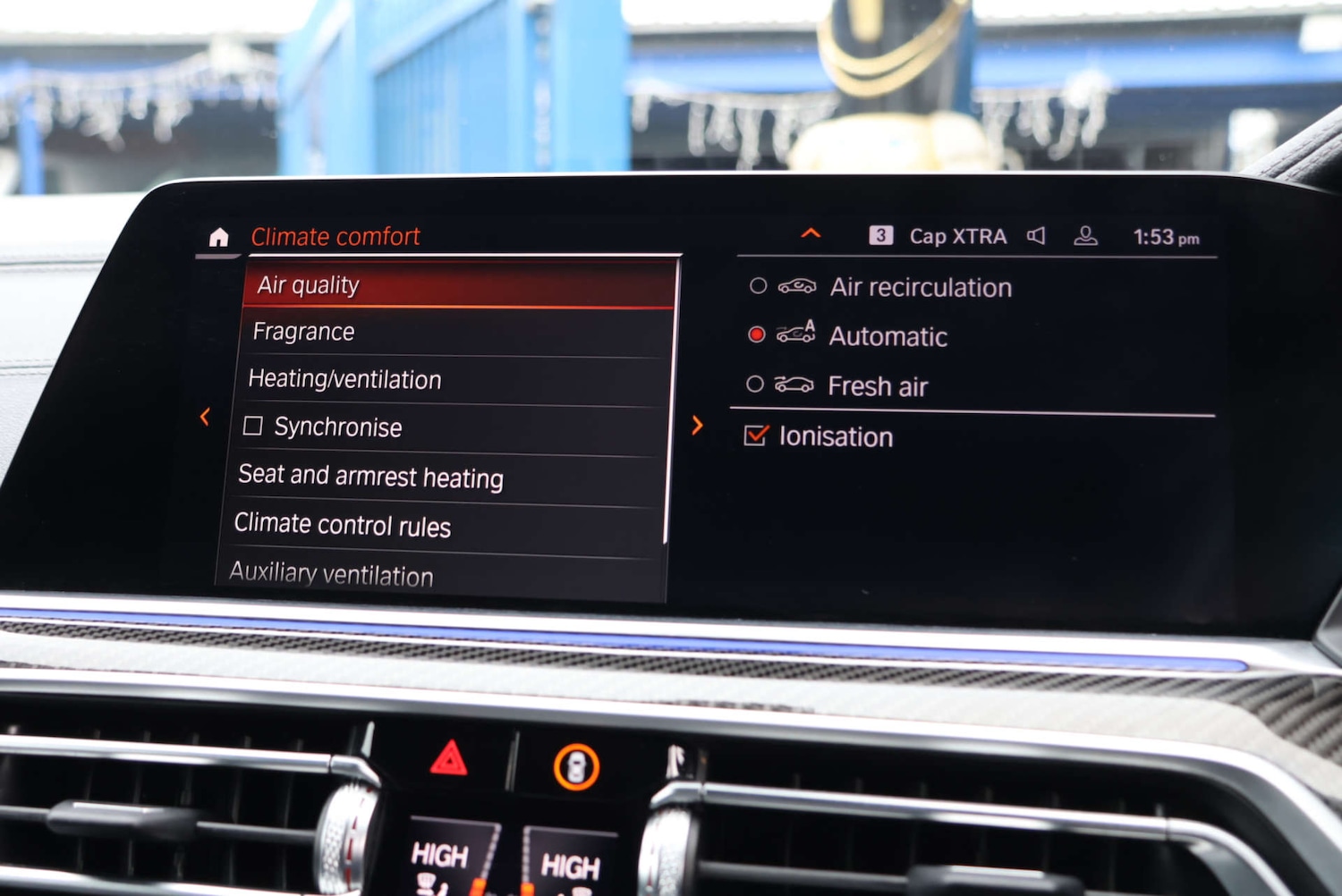The width and height of the screenshot is (1342, 896).
Task: Tap the 1:53 pm clock display
Action: pyautogui.click(x=1165, y=235)
